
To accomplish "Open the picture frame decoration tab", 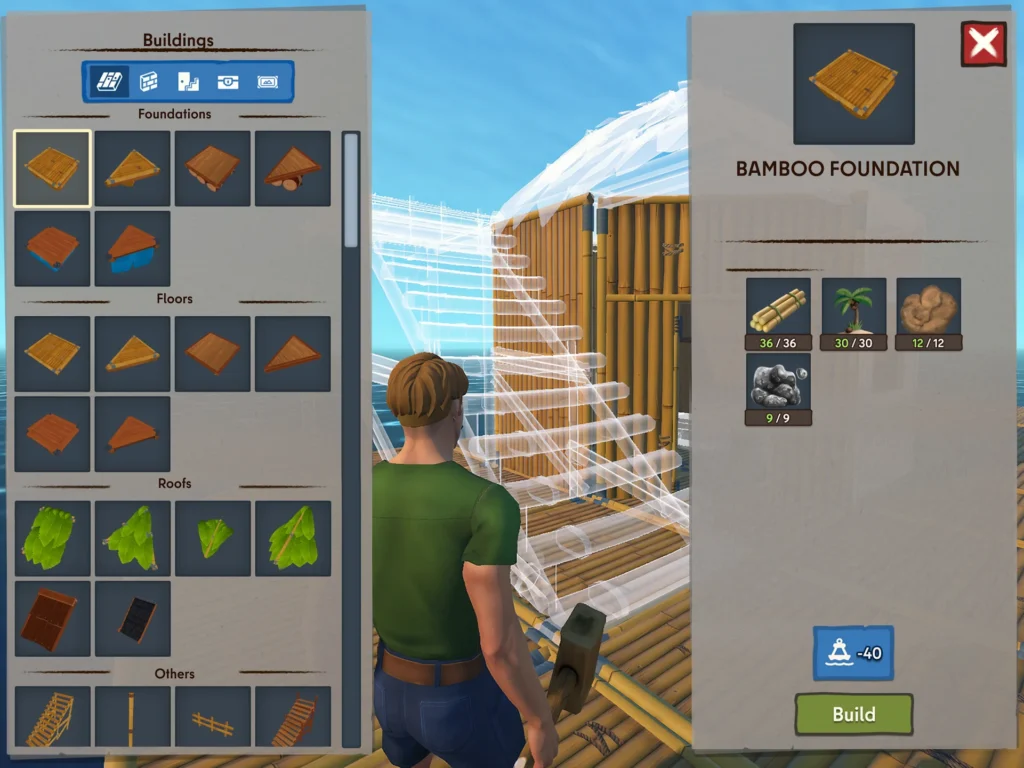I will (268, 82).
